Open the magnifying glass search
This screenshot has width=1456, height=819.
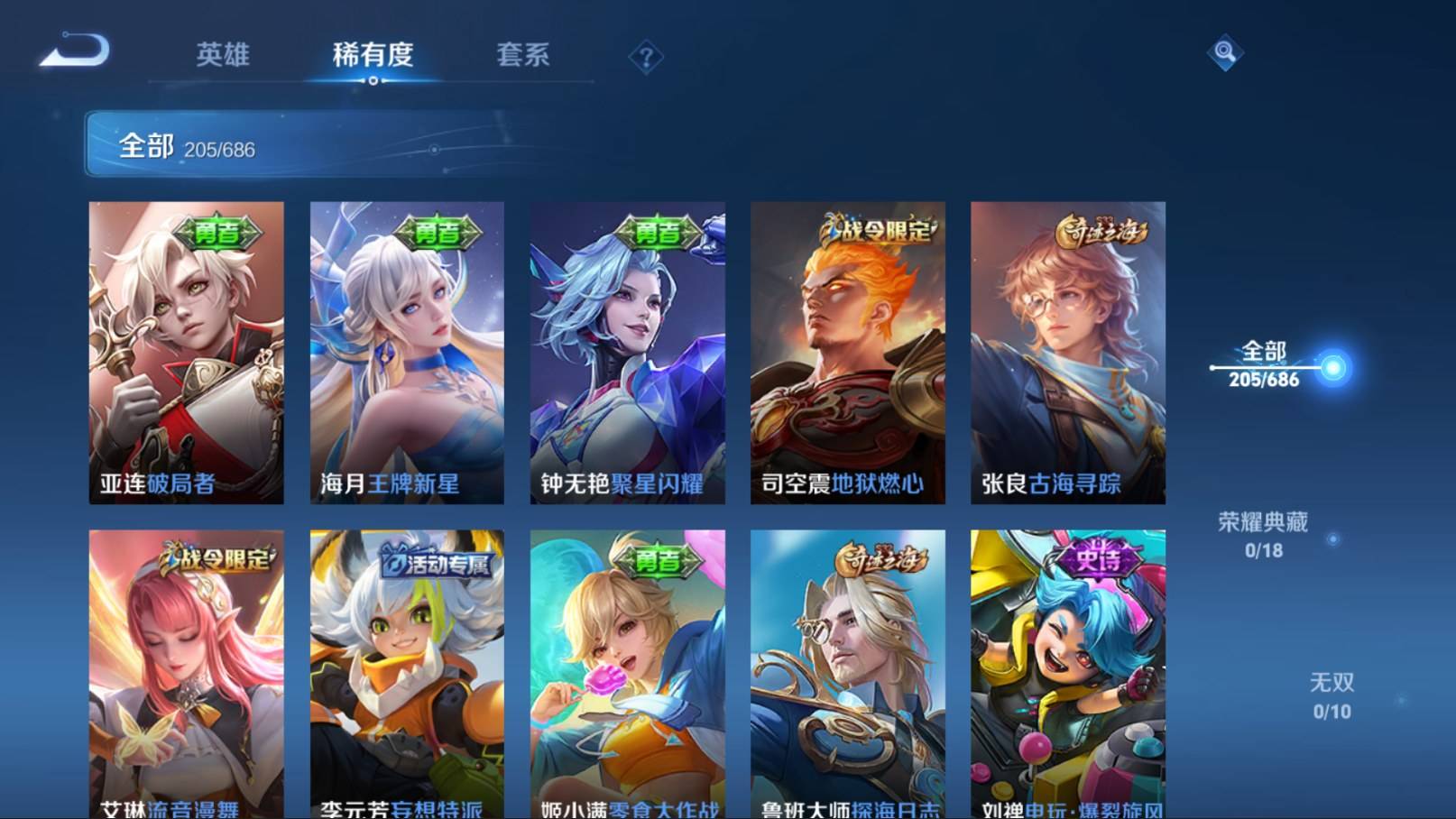1224,52
